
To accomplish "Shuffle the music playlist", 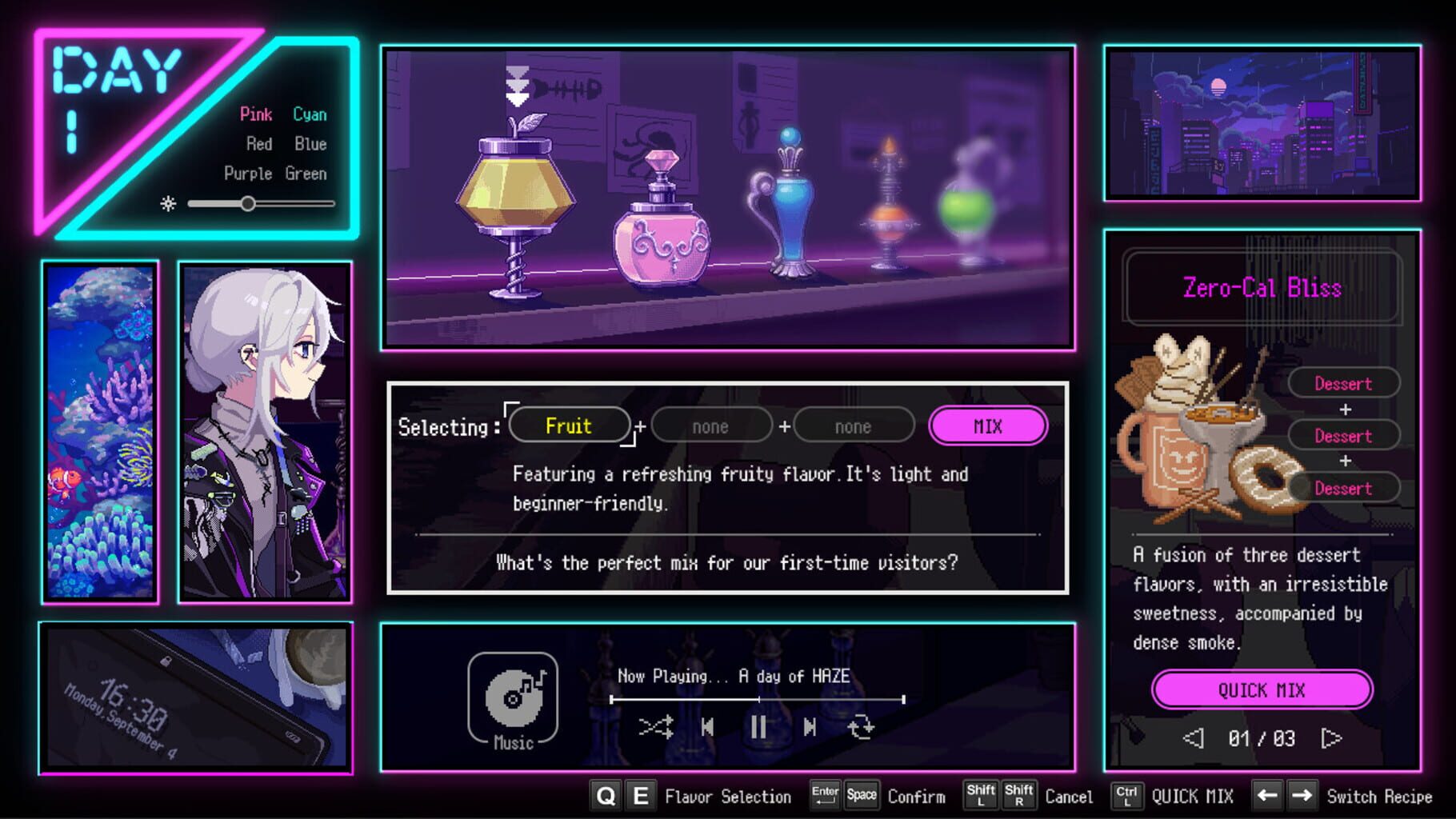I will (x=656, y=727).
